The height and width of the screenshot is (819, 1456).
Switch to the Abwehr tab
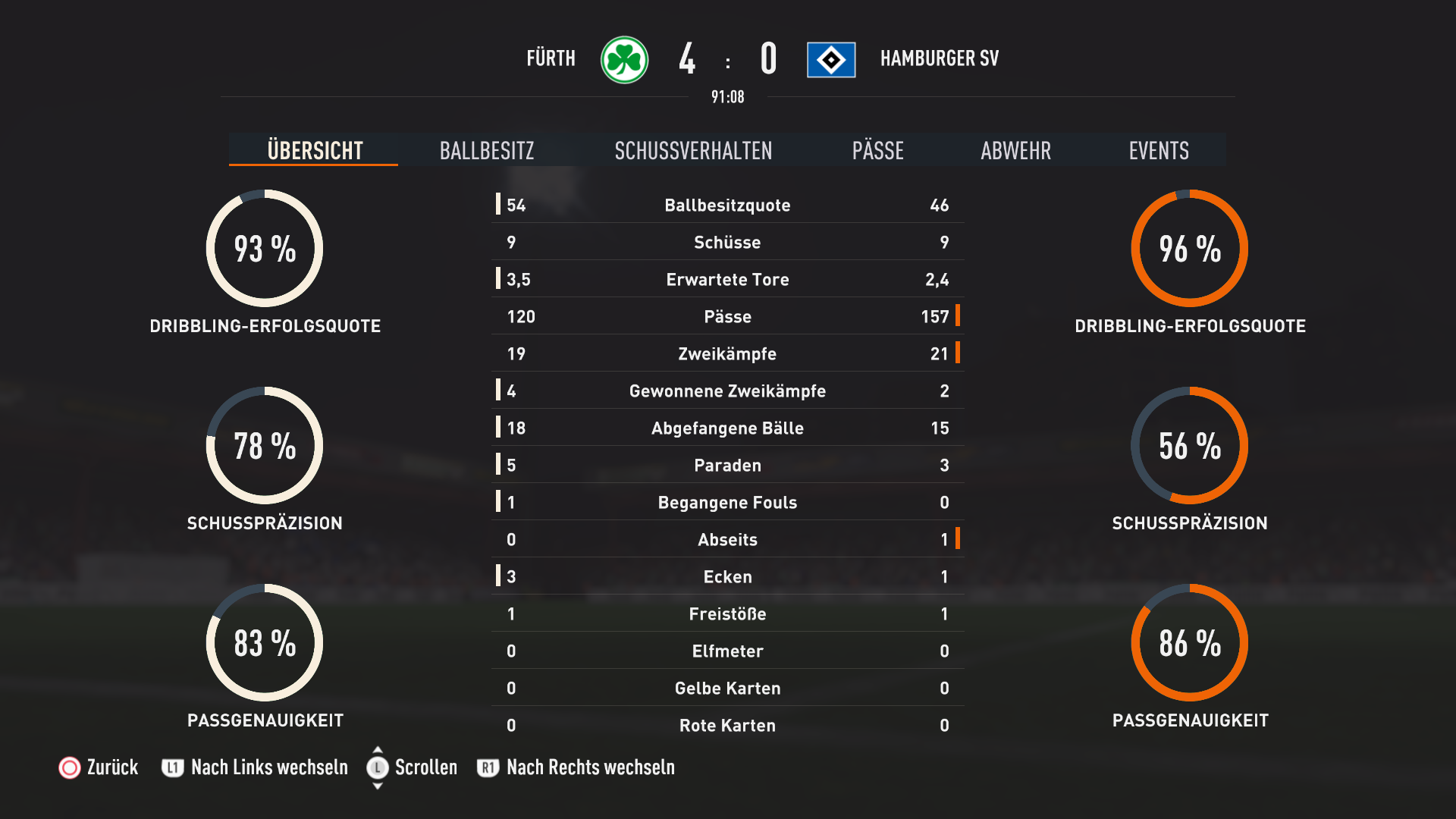pos(1015,150)
